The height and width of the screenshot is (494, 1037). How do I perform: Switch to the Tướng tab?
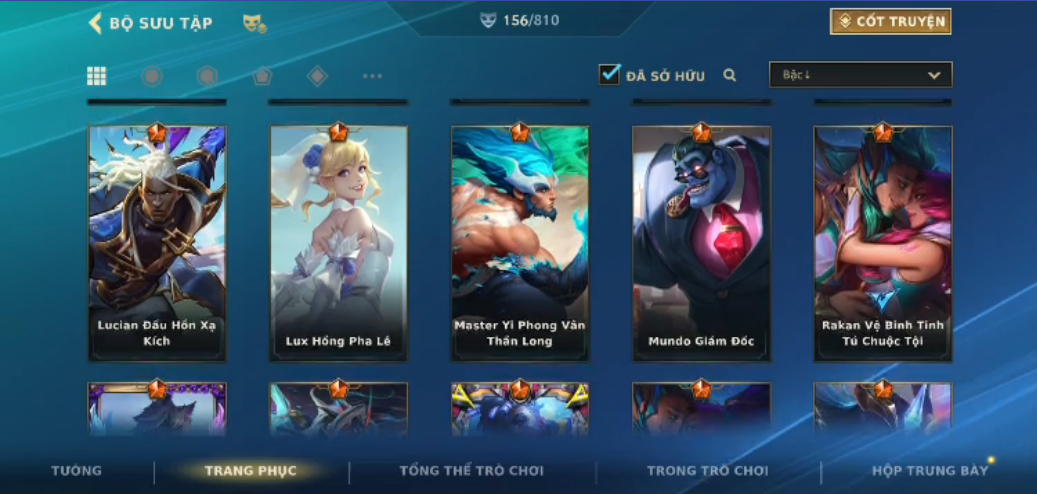77,471
